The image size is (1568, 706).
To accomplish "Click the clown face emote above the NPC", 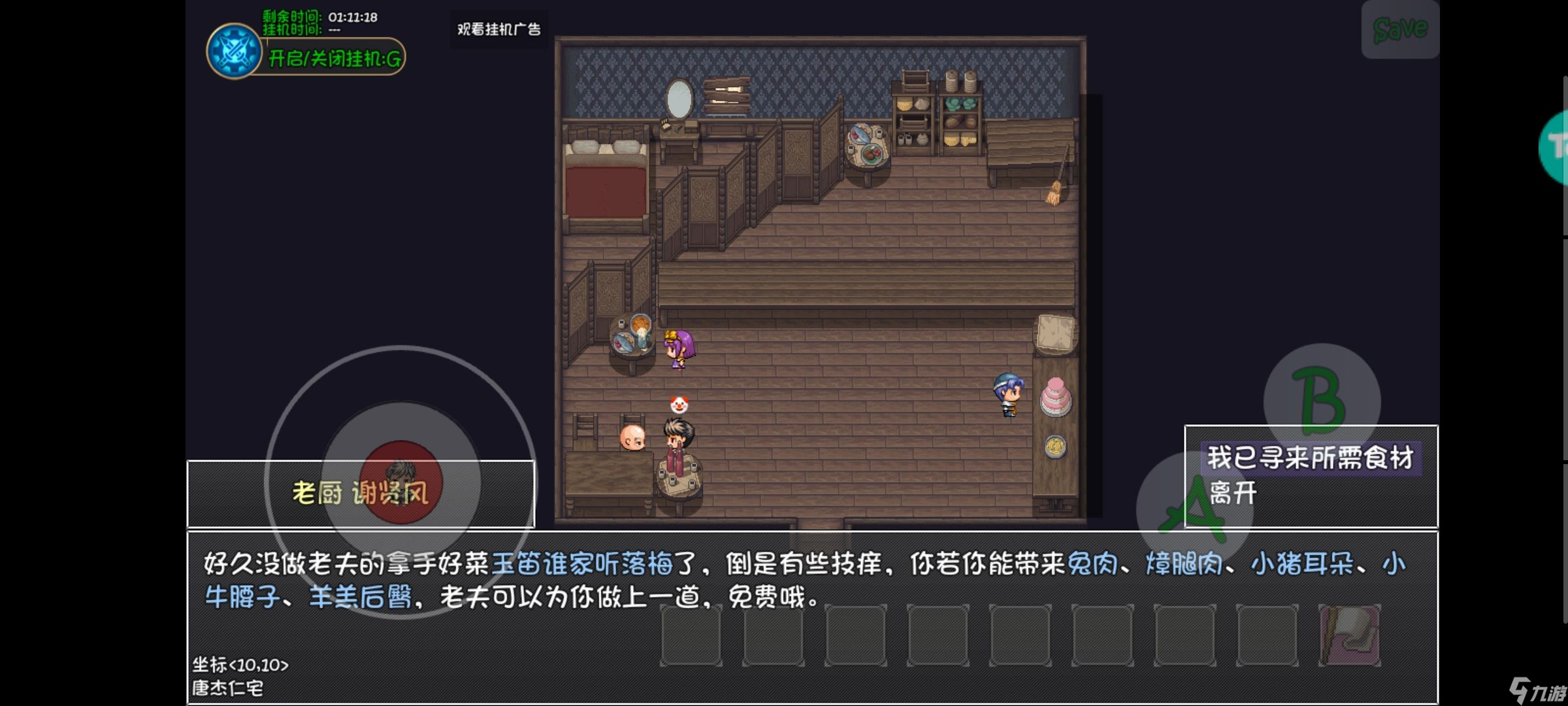I will click(x=679, y=403).
